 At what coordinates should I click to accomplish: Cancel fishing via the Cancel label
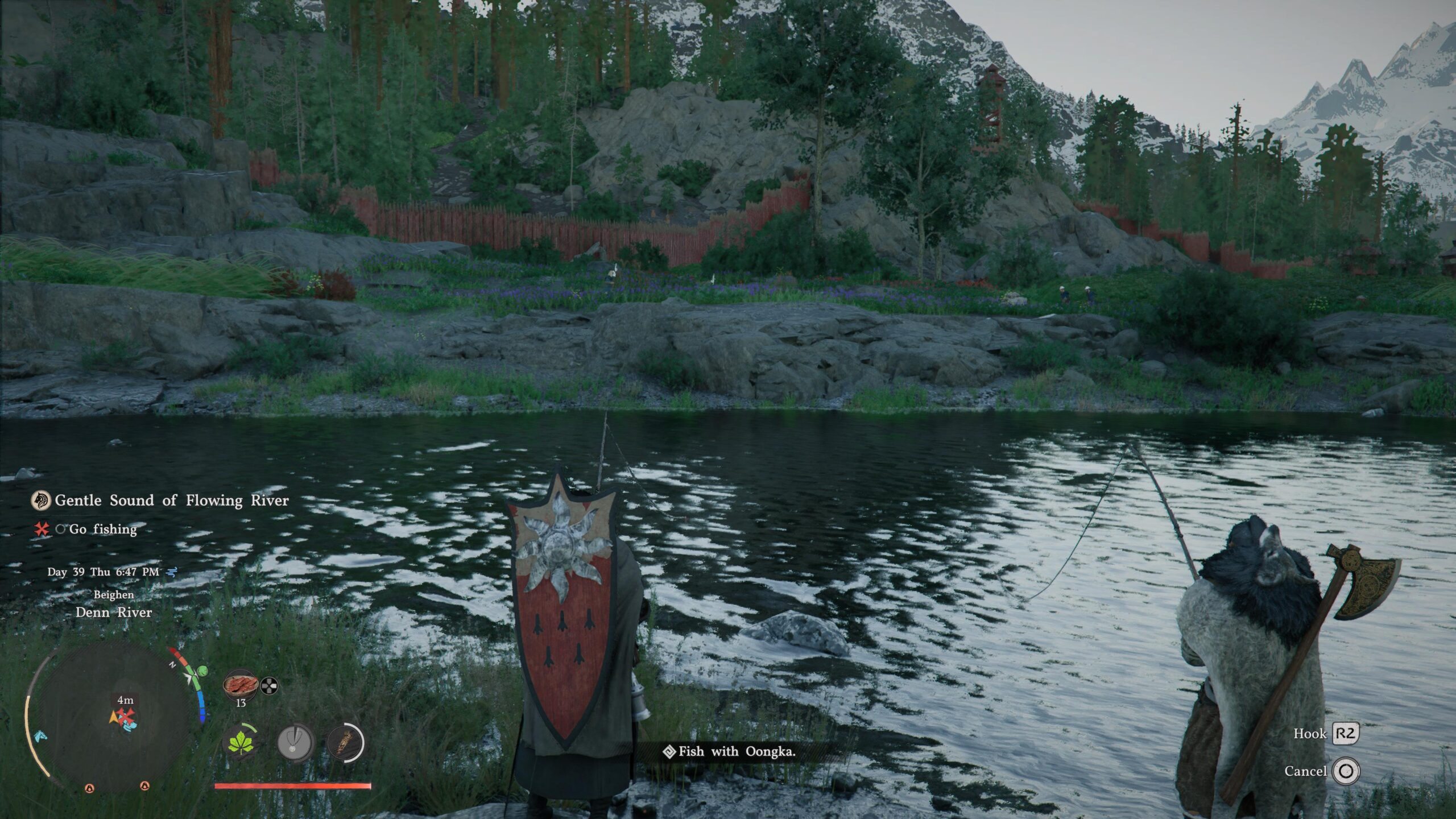[x=1305, y=771]
